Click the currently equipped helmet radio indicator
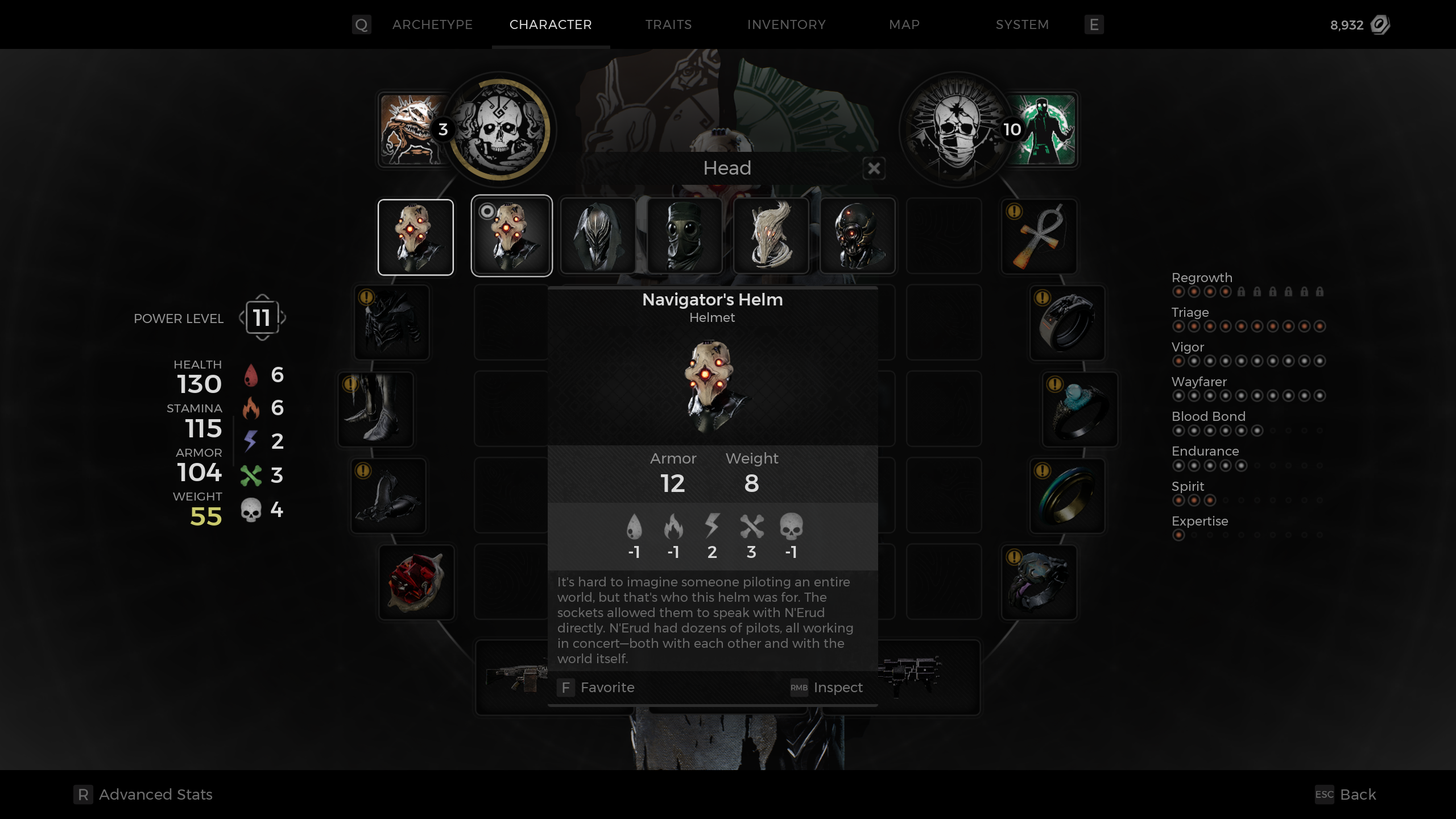Viewport: 1456px width, 819px height. [x=487, y=212]
